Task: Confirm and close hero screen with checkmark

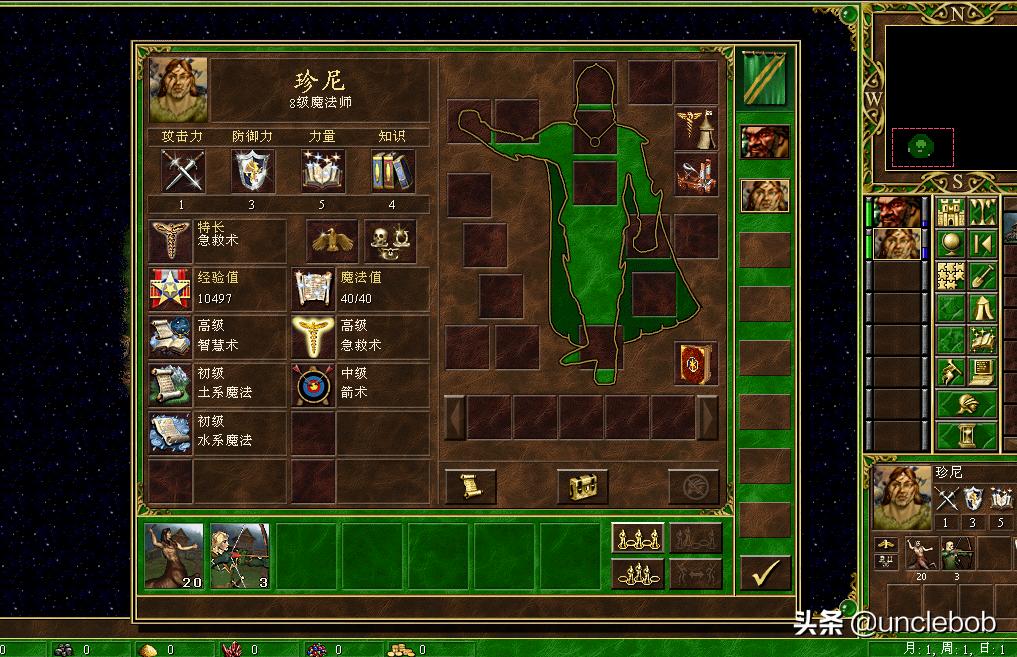Action: [765, 573]
